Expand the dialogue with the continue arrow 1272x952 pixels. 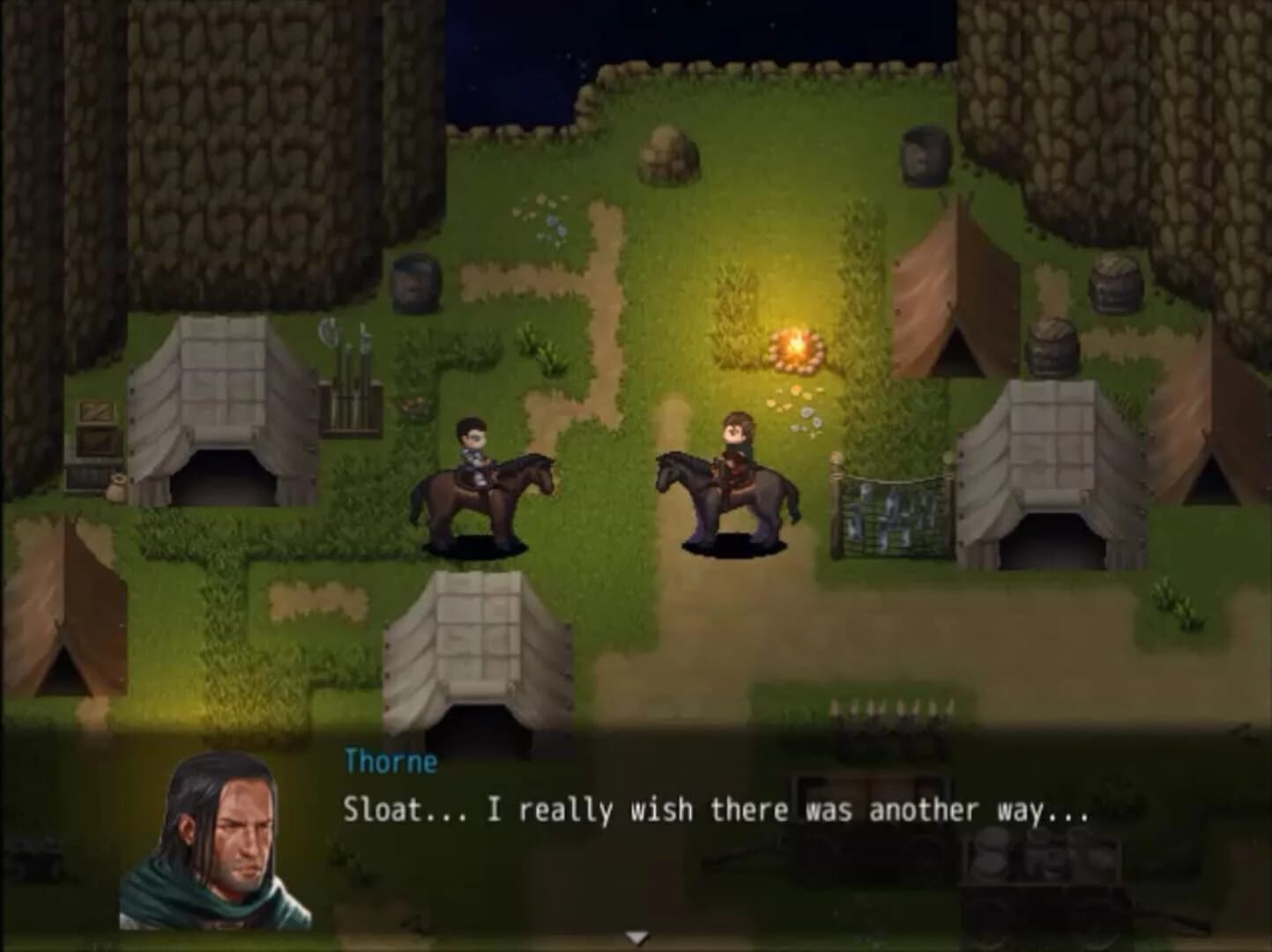[637, 936]
